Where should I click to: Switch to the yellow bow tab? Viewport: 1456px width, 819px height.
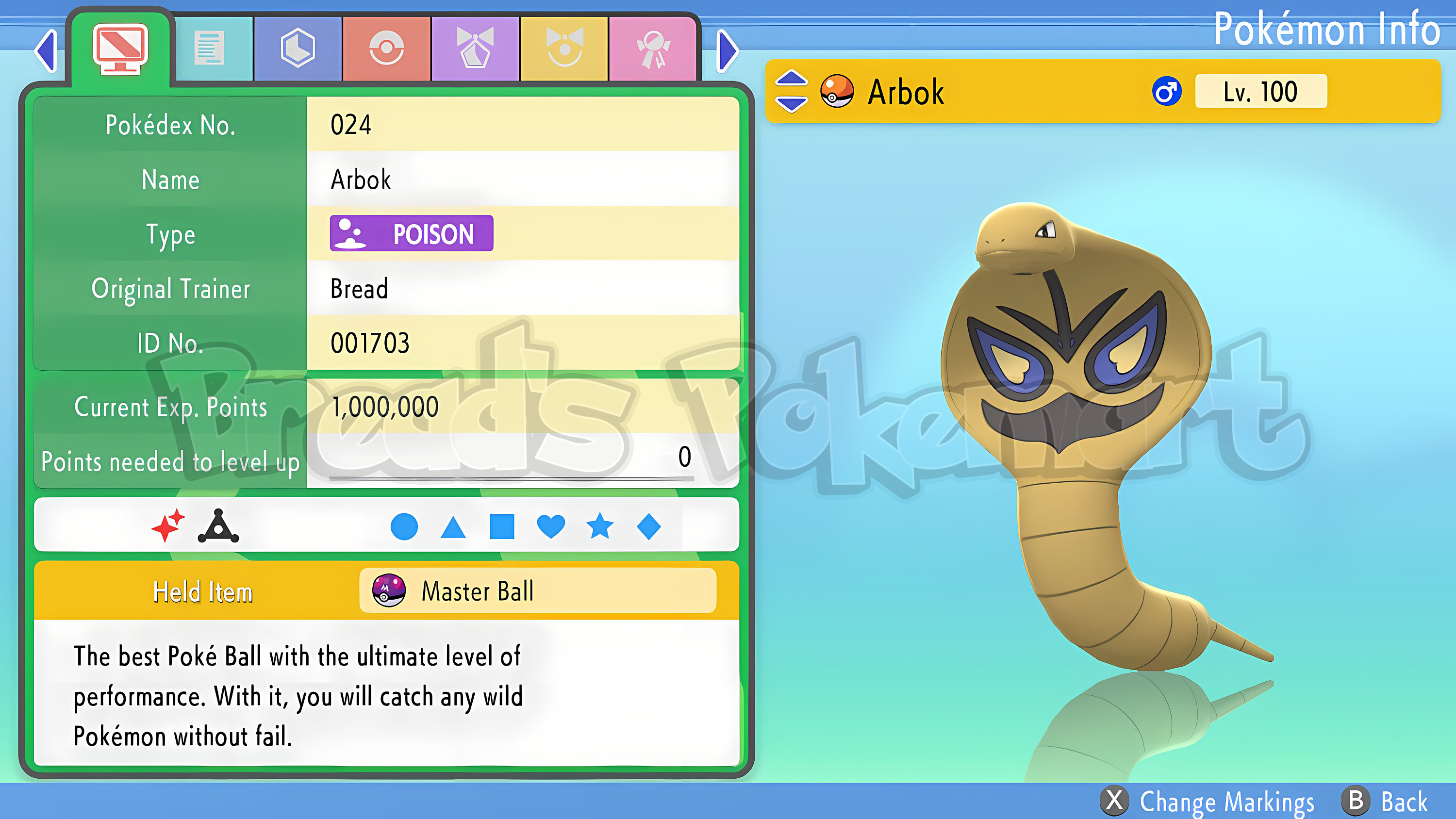tap(564, 48)
